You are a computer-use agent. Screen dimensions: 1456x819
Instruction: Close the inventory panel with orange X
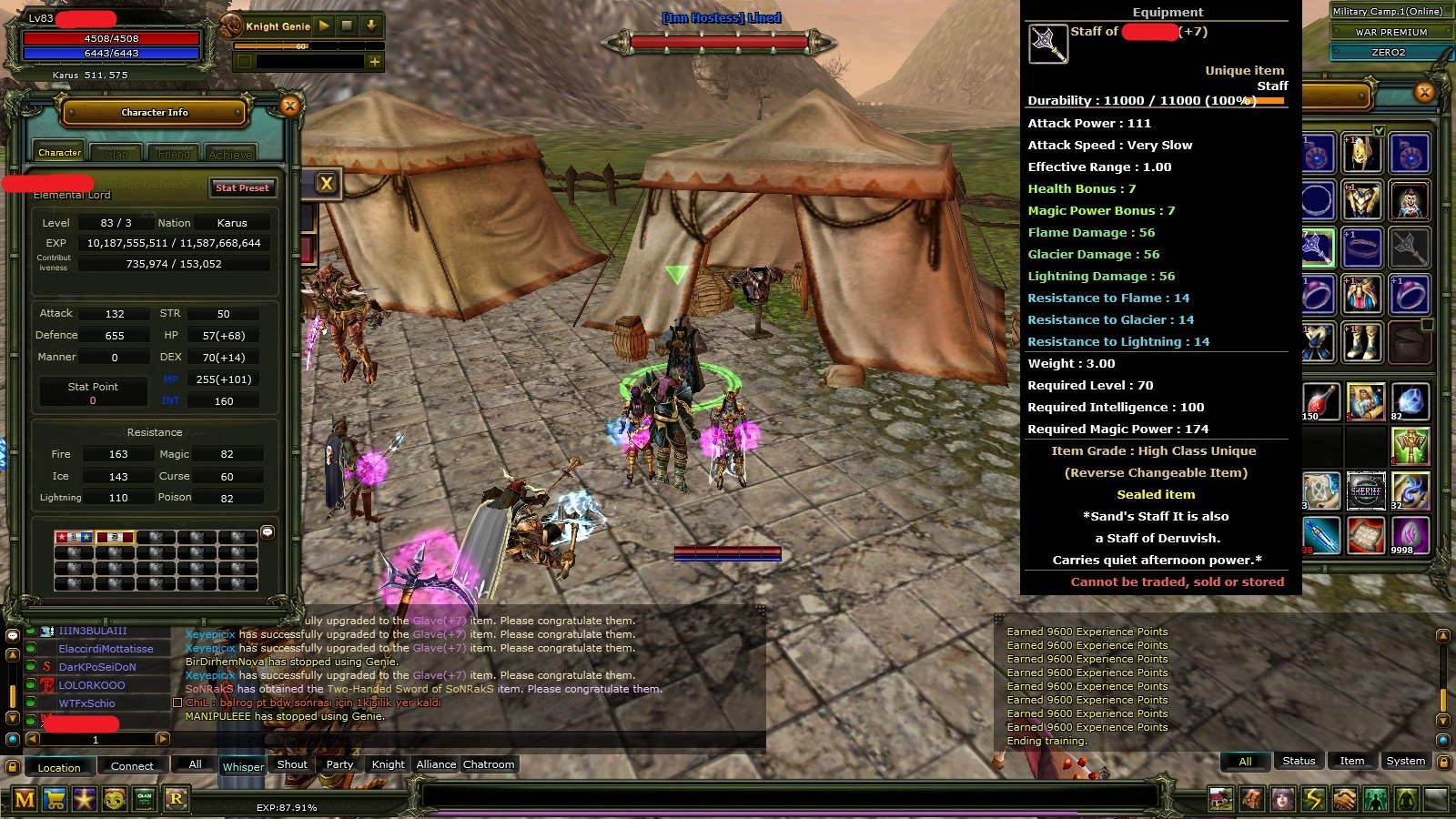1424,92
